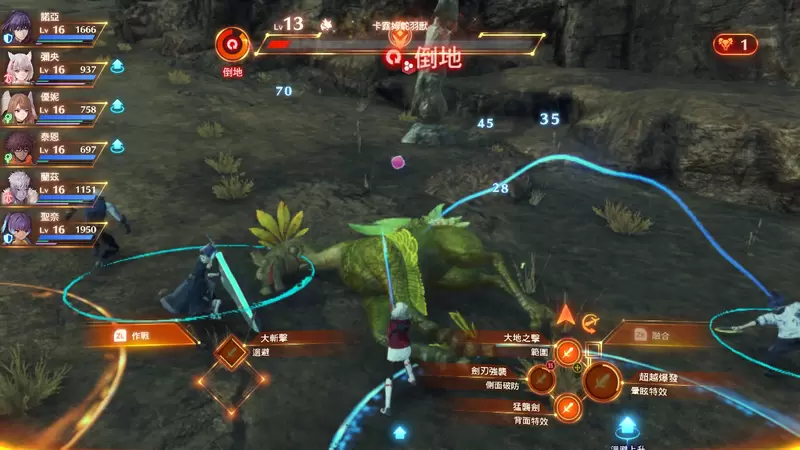Select 彌央's party portrait
This screenshot has height=450, width=800.
pyautogui.click(x=20, y=65)
